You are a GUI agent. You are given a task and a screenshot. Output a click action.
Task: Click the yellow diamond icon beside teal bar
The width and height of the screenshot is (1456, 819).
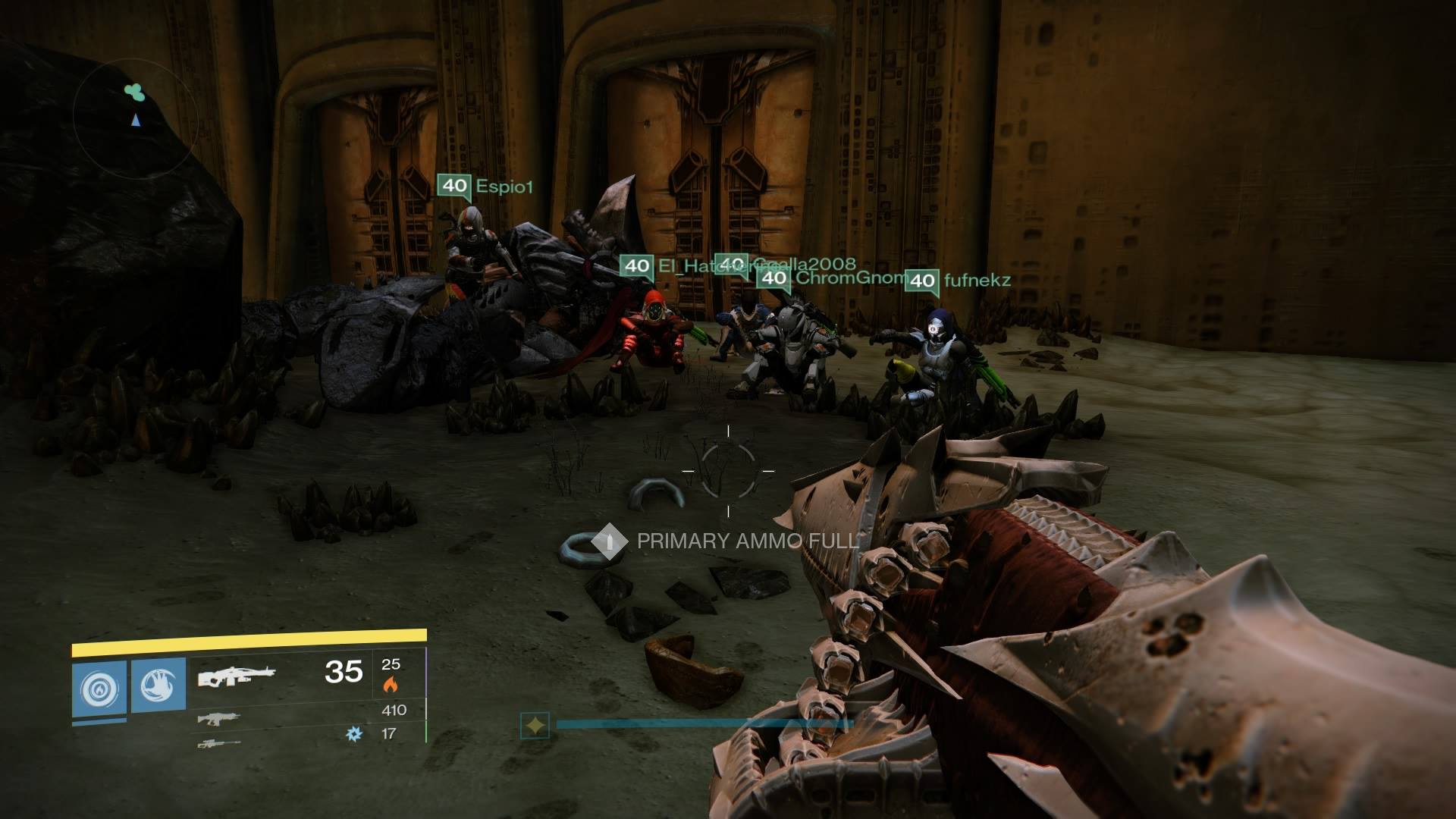[x=535, y=726]
